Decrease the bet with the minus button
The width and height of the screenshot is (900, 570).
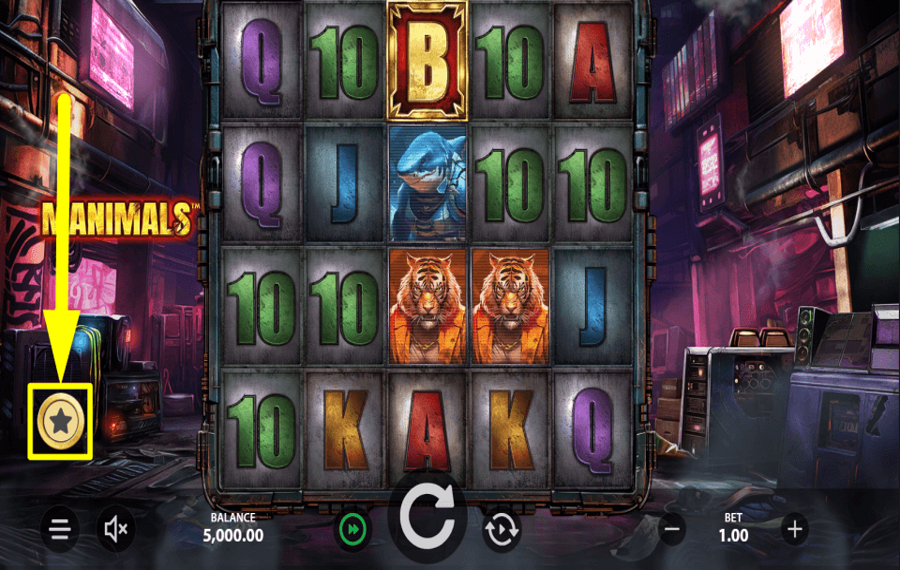click(x=673, y=529)
